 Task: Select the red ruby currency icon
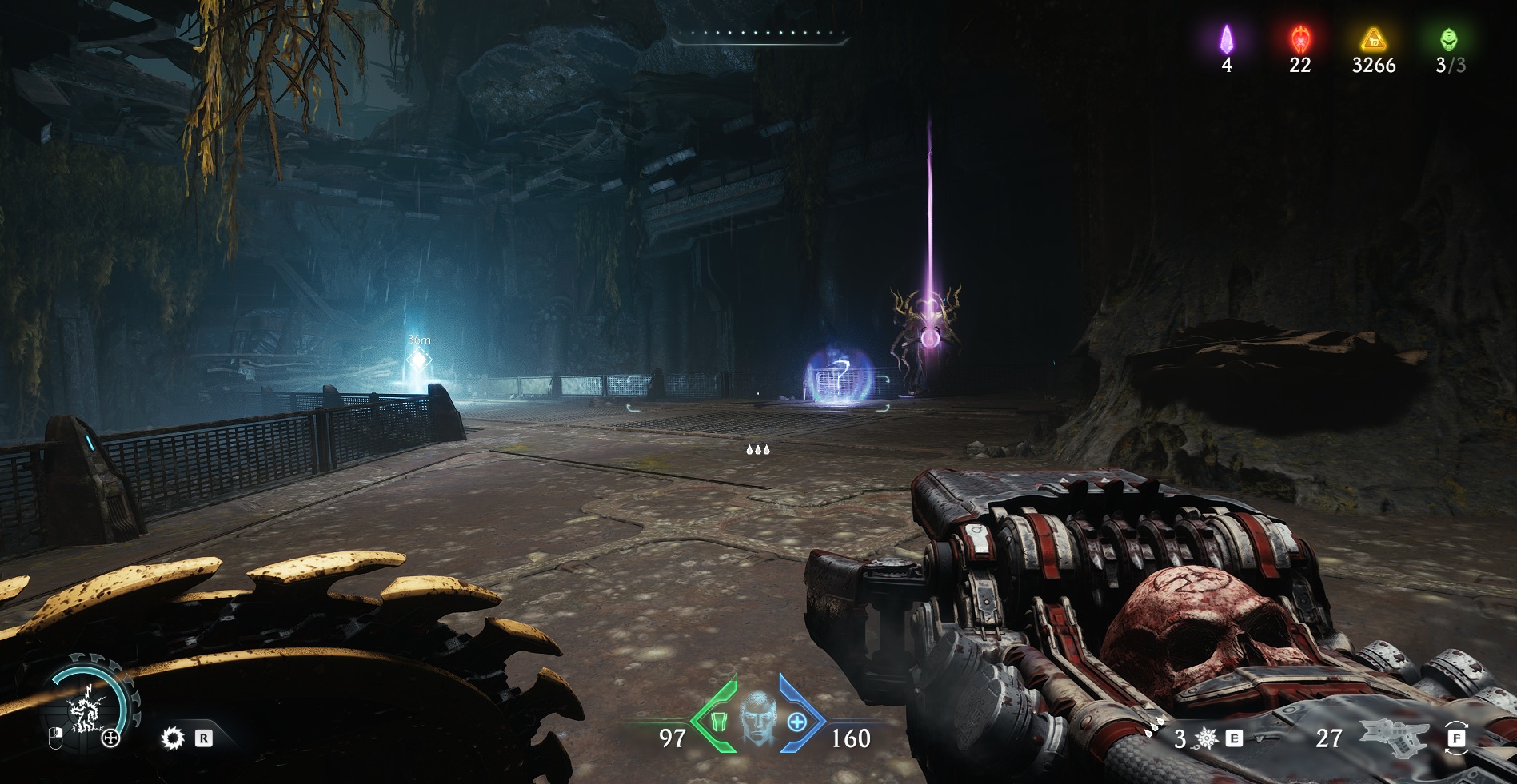point(1300,39)
